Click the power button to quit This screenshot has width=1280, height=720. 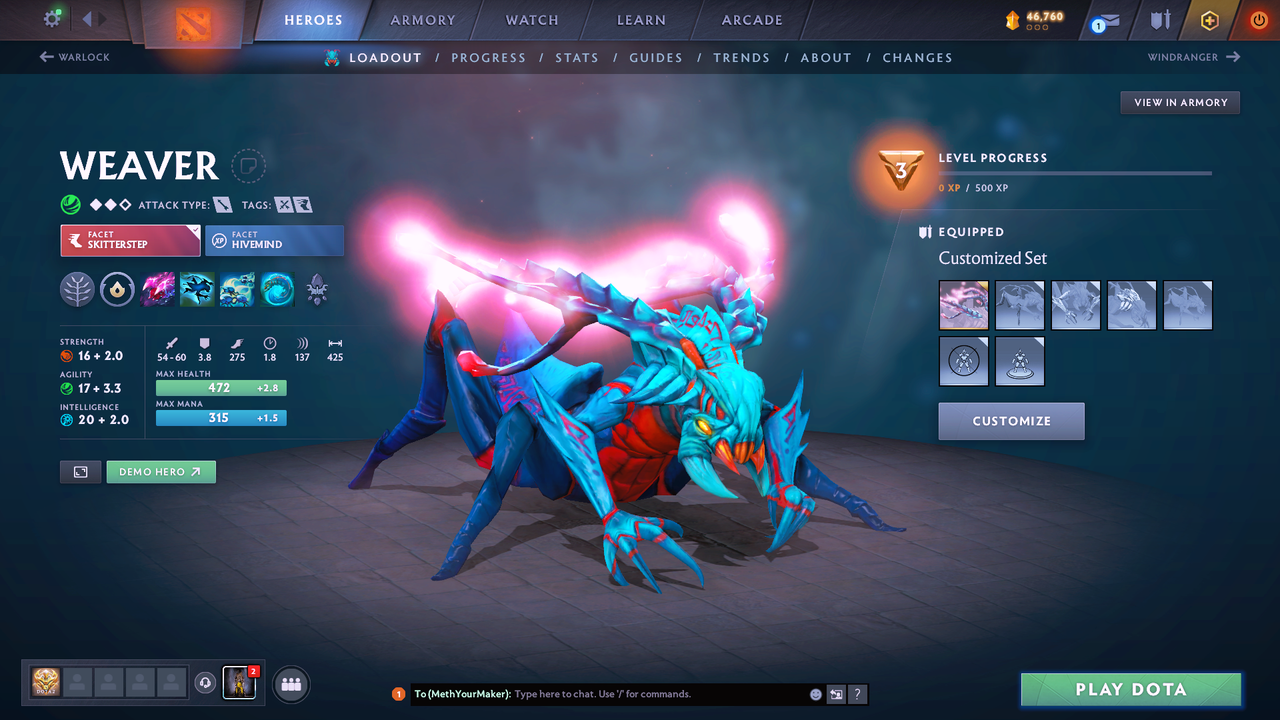click(1258, 19)
